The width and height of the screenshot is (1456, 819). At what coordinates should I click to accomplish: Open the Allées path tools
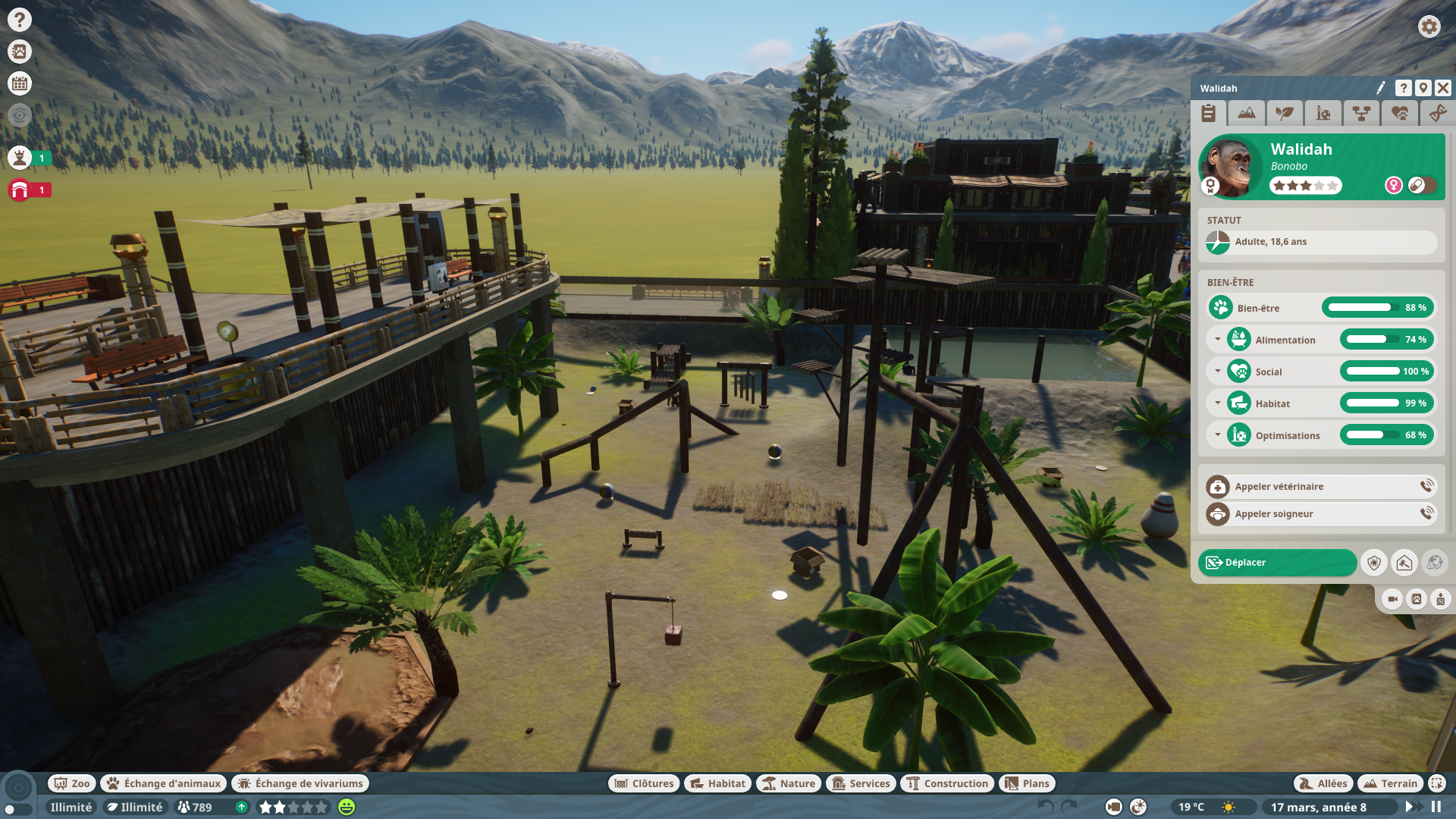pyautogui.click(x=1323, y=783)
